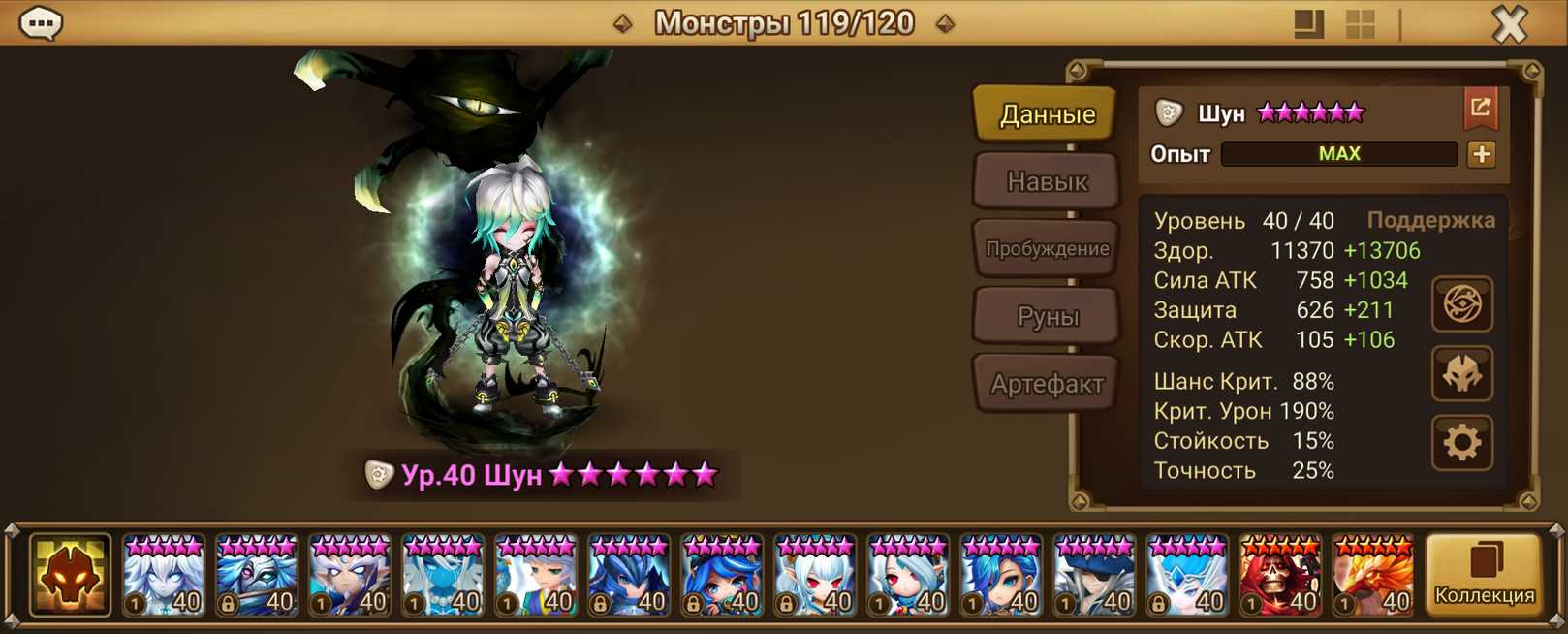Open the Коллекция button

tap(1484, 576)
